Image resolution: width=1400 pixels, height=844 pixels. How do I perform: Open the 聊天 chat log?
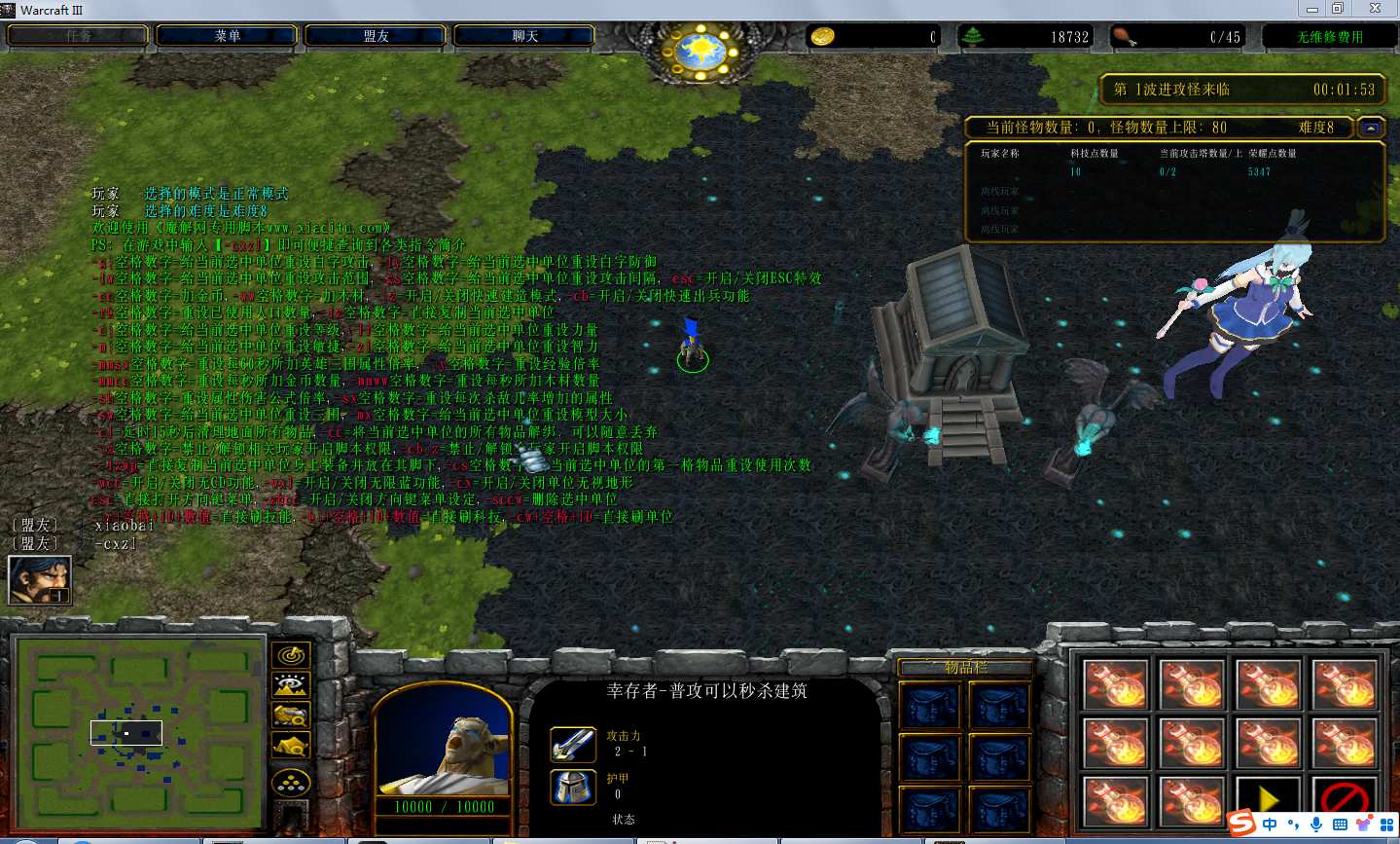(x=524, y=36)
